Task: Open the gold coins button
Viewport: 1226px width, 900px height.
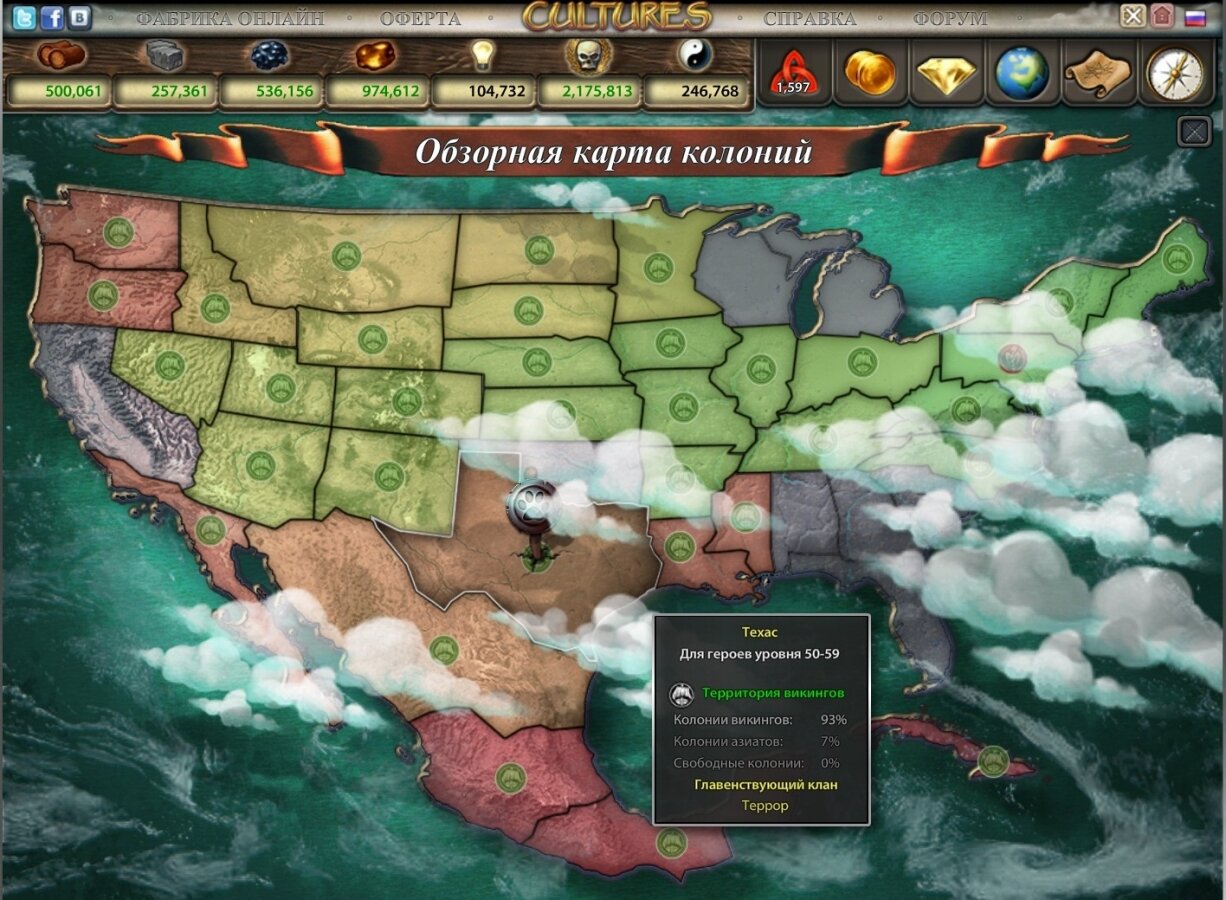Action: (869, 72)
